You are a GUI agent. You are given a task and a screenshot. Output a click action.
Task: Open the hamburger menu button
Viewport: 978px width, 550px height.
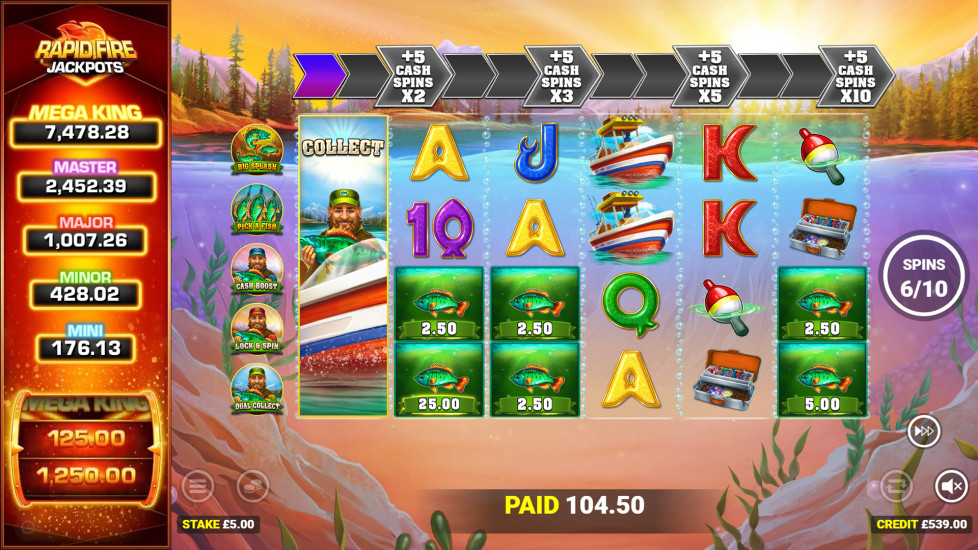click(198, 486)
